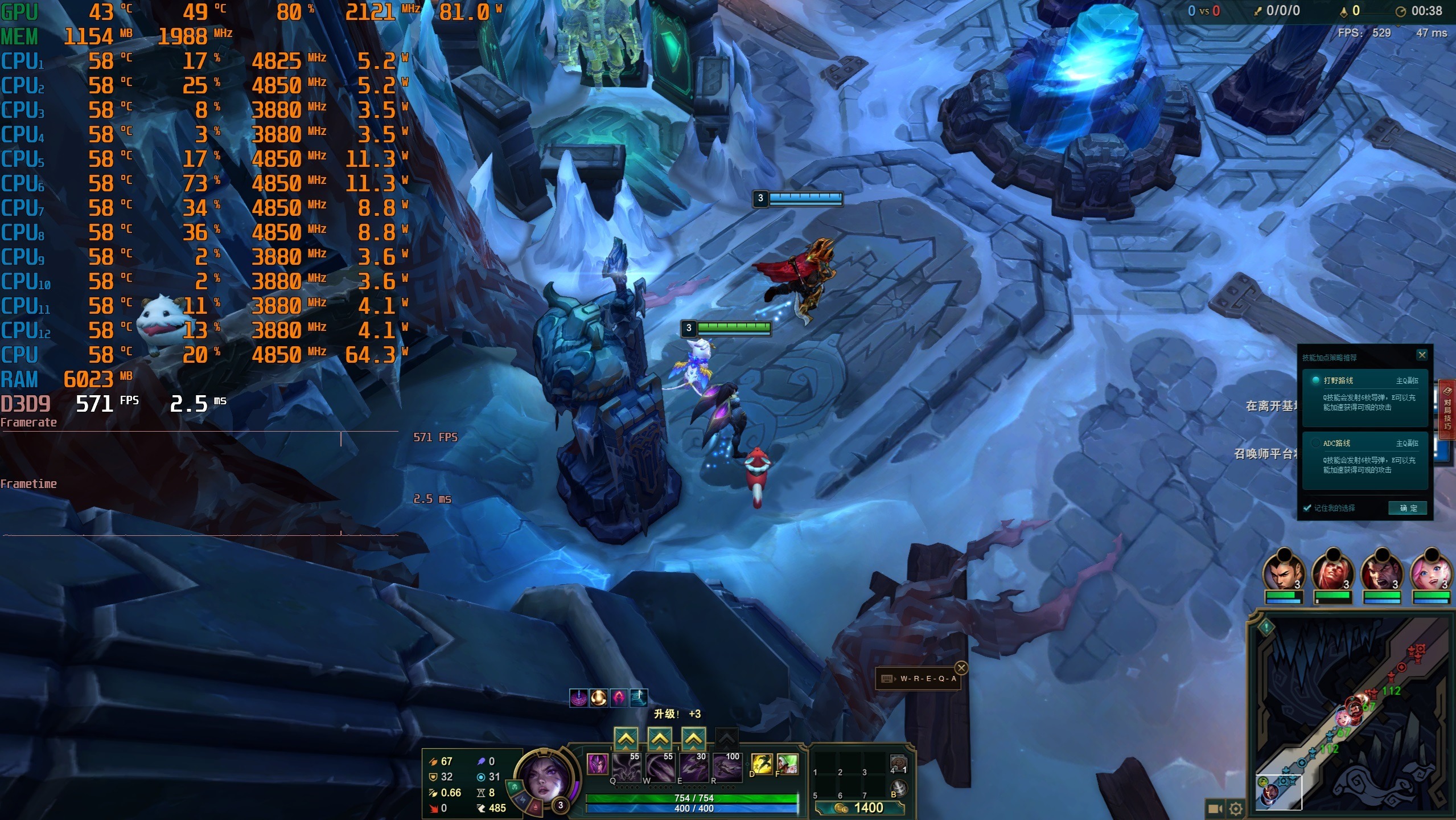Toggle the 记住我的选择 checkbox
Viewport: 1456px width, 820px height.
[x=1307, y=508]
